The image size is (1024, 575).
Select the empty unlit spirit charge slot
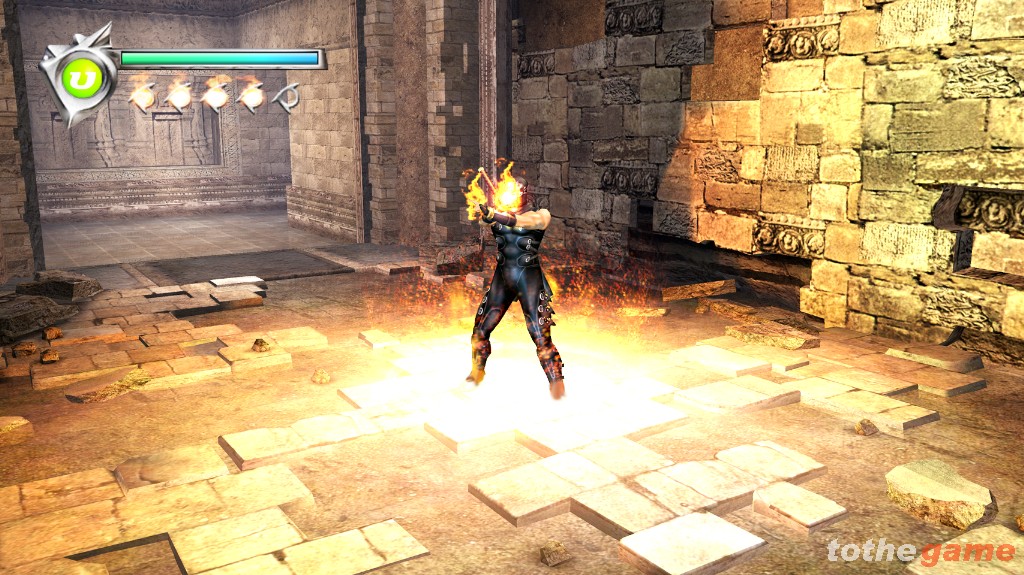(287, 97)
